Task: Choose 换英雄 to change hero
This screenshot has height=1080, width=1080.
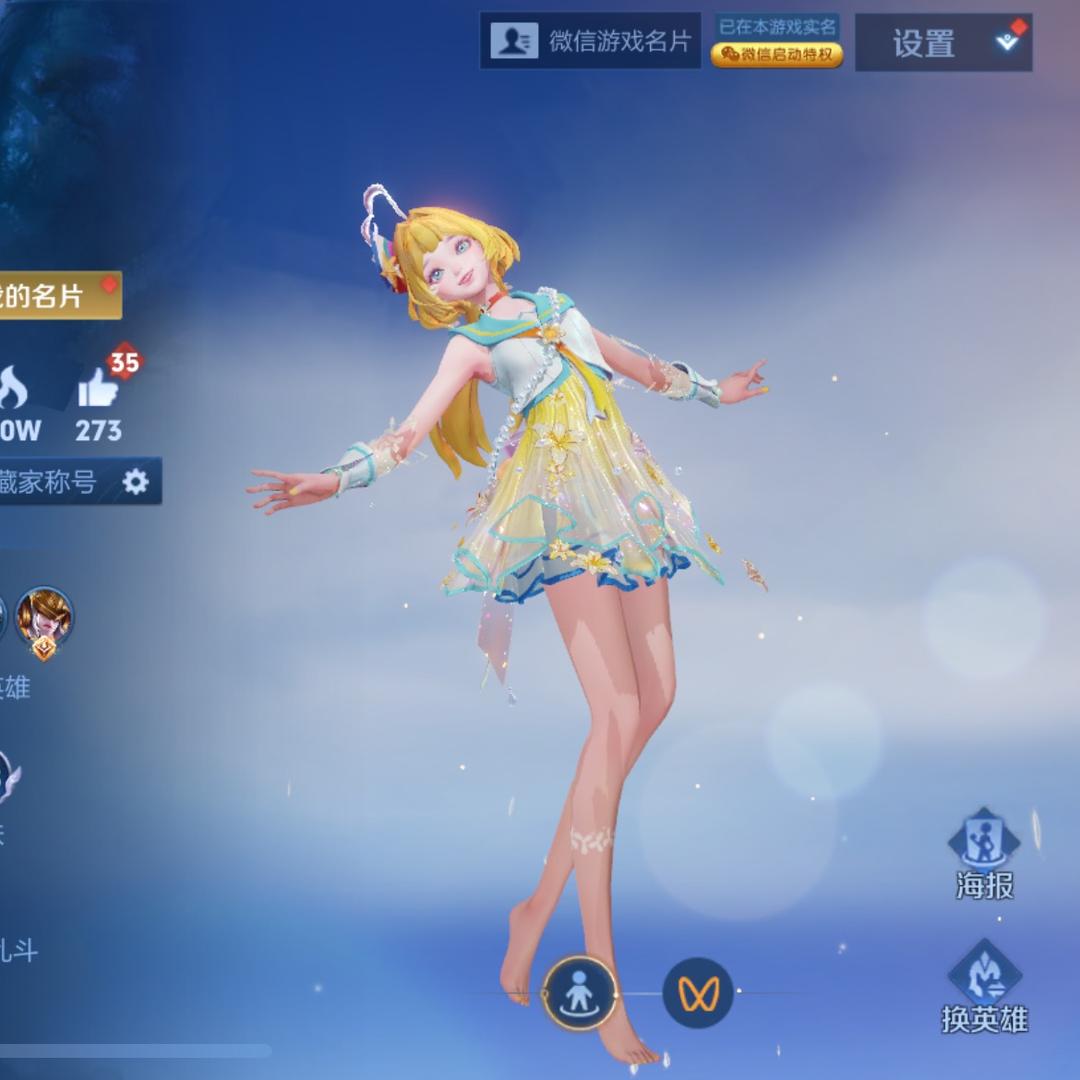Action: click(984, 986)
